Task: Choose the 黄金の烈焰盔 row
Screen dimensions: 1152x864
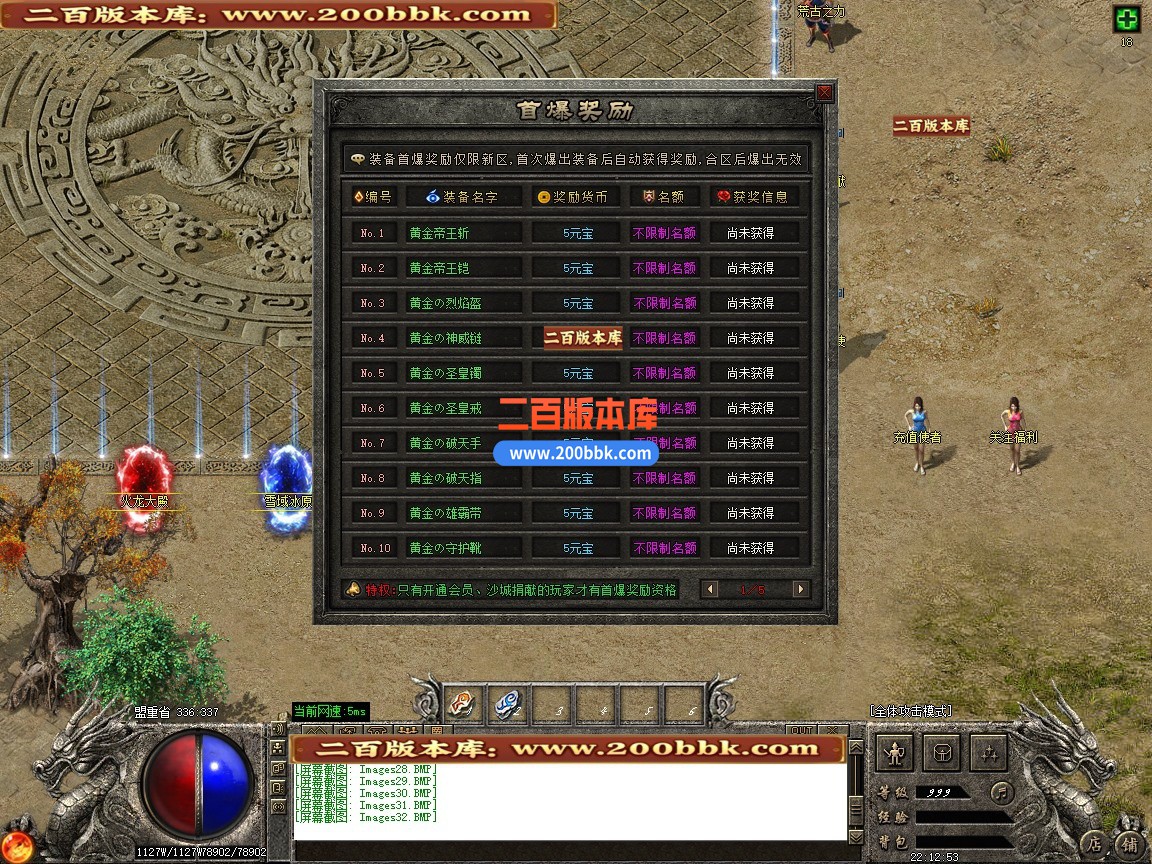Action: tap(464, 303)
